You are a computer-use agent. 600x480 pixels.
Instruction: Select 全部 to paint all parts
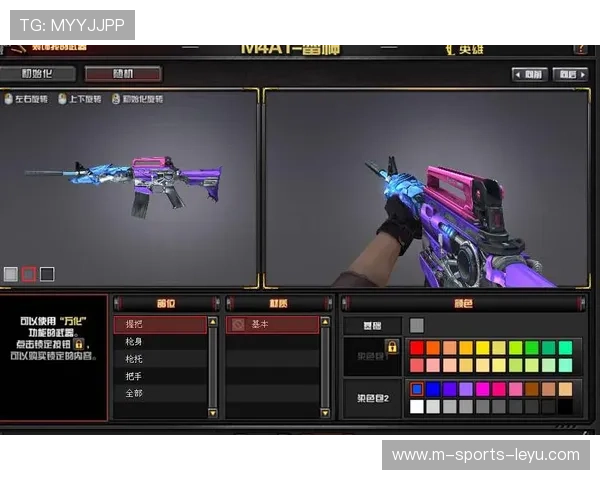pos(160,393)
